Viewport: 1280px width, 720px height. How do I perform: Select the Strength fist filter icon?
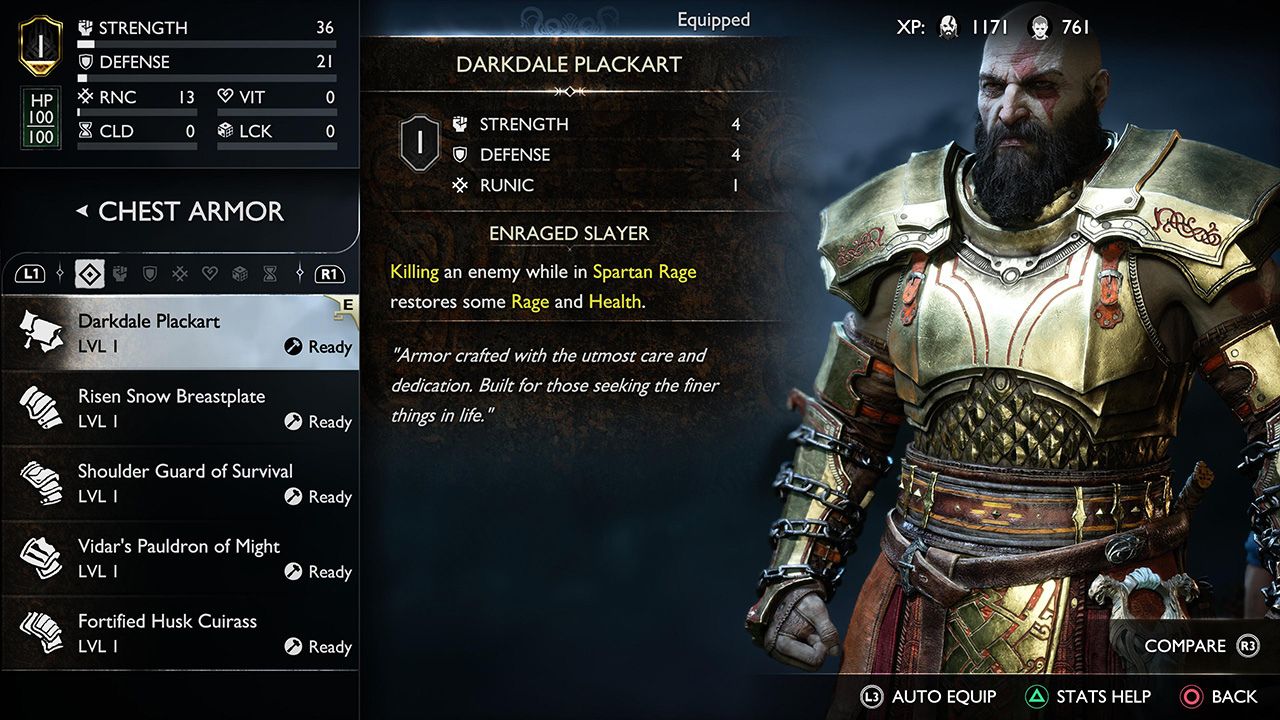(120, 275)
